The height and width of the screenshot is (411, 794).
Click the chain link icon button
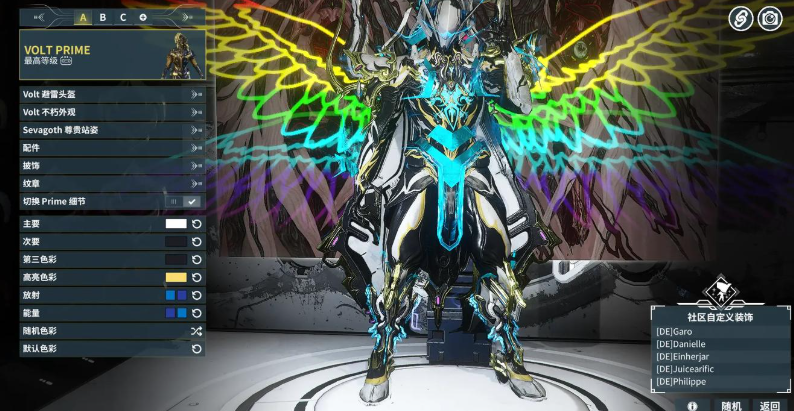pyautogui.click(x=740, y=17)
